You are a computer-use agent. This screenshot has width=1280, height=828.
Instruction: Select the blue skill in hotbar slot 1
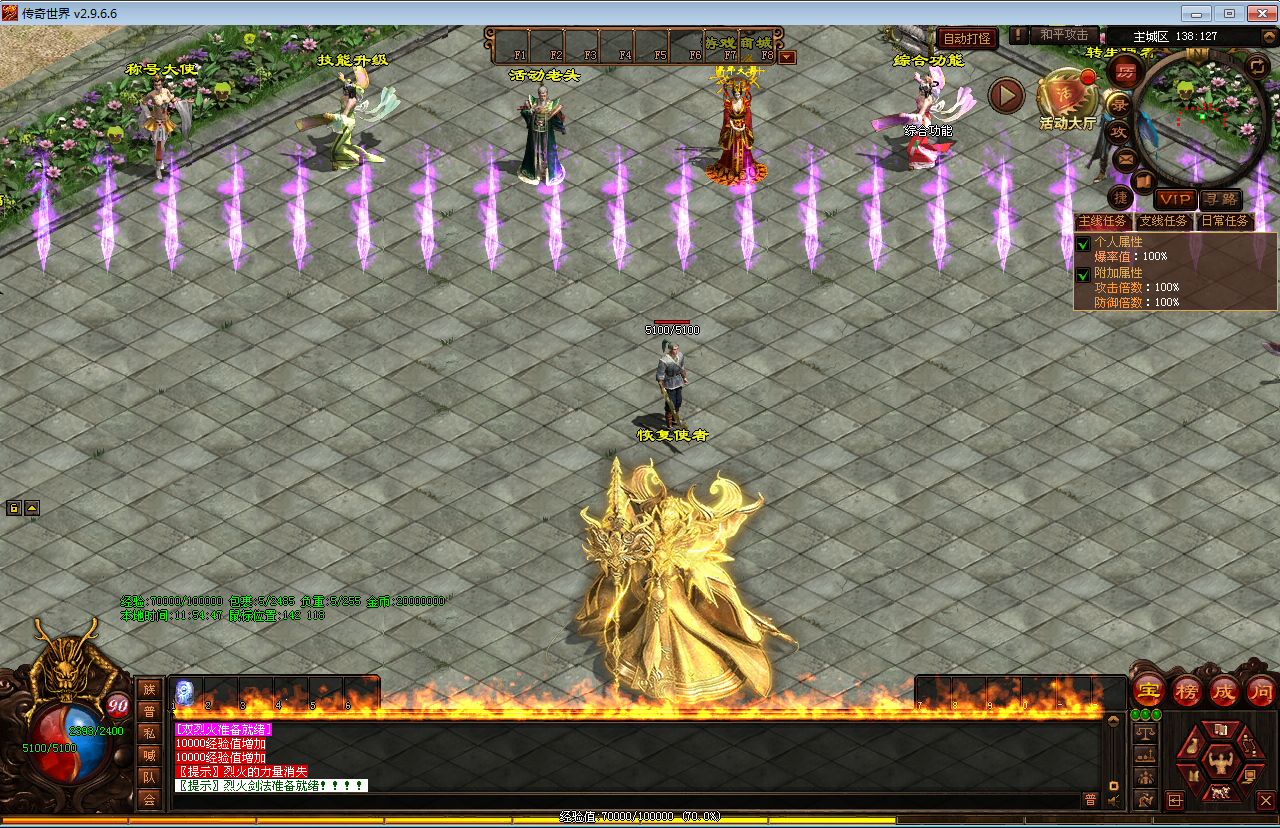click(x=185, y=692)
